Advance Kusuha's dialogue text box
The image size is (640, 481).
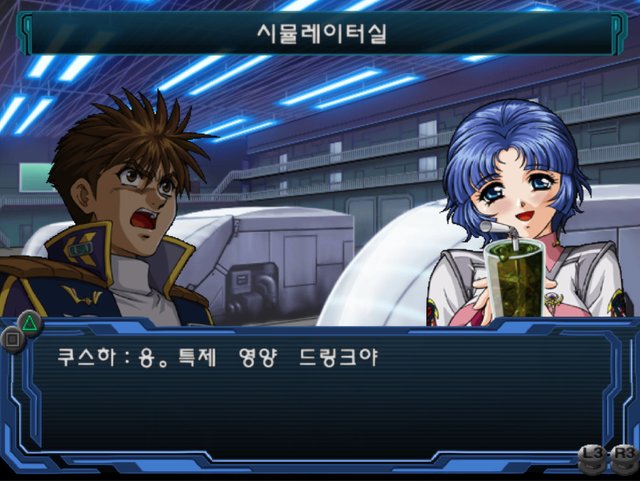pyautogui.click(x=320, y=395)
